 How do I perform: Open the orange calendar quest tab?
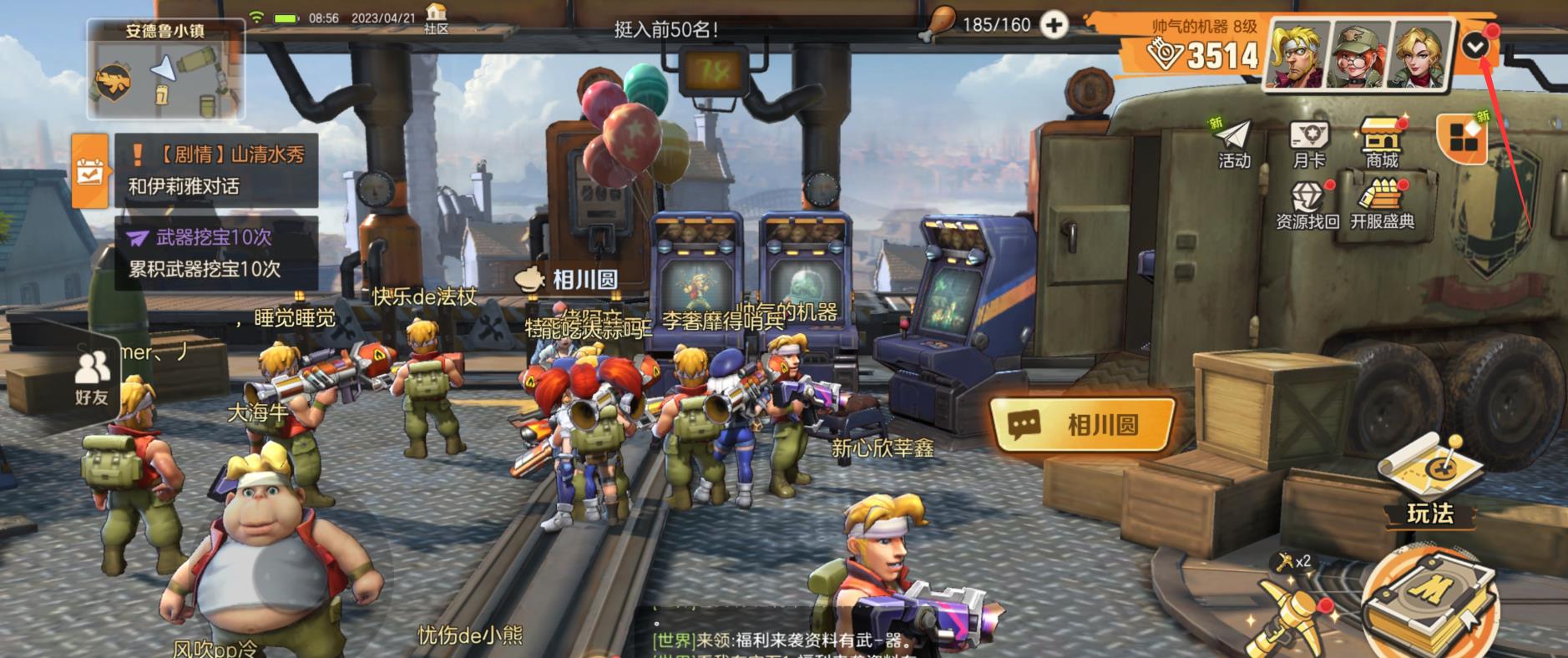[89, 170]
